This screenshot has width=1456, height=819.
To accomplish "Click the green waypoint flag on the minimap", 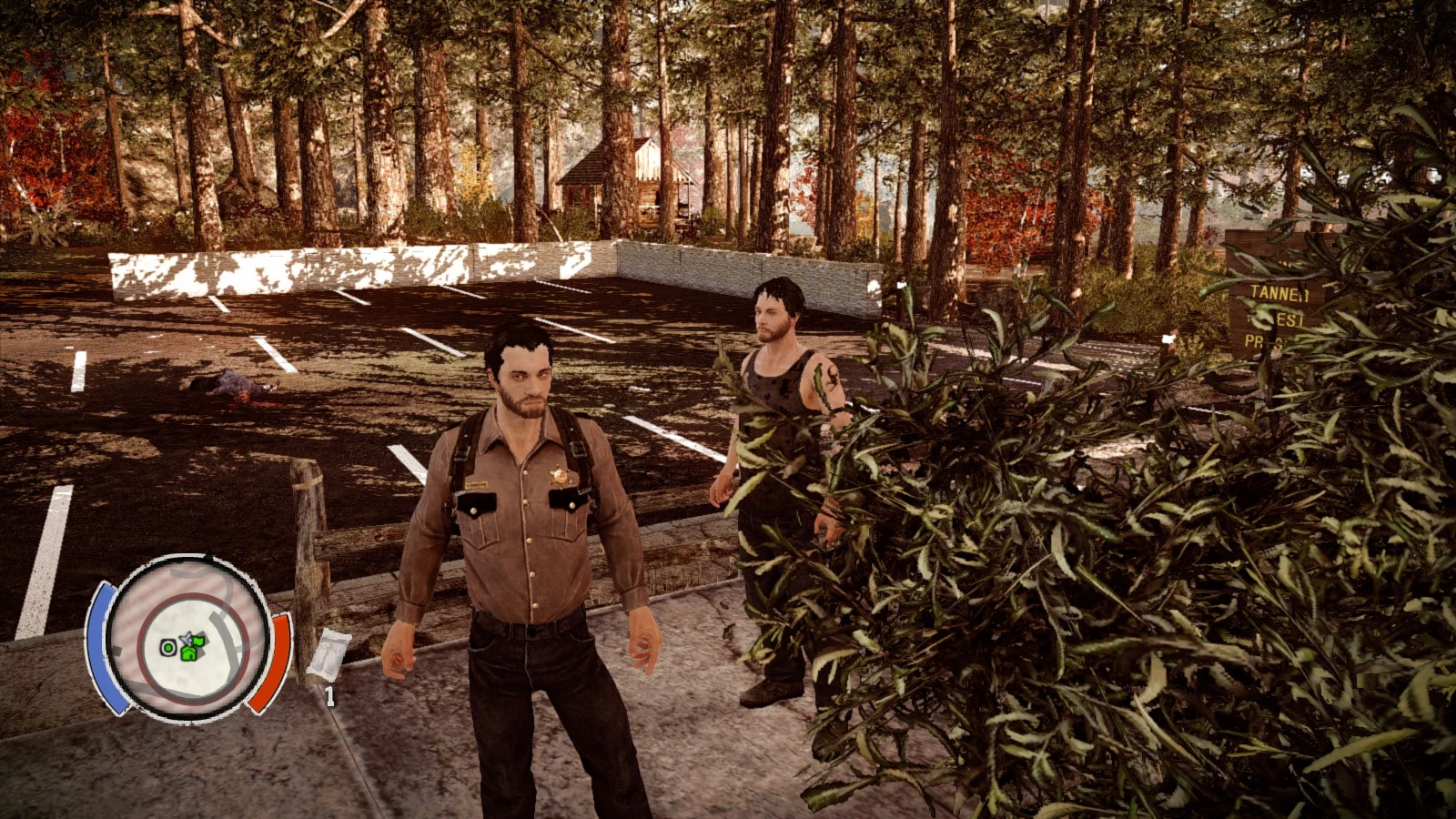I will coord(200,641).
